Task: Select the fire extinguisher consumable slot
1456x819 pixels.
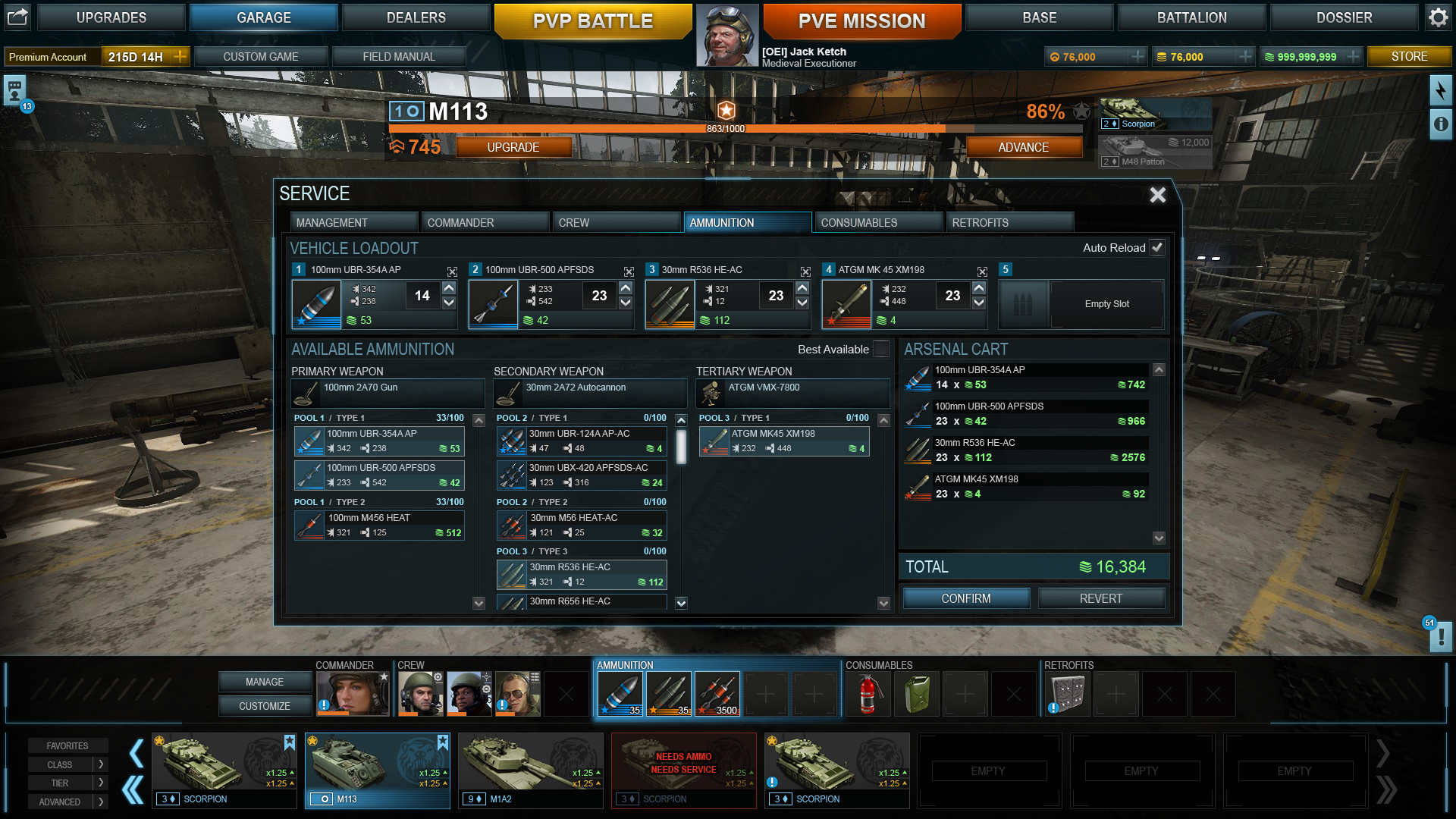Action: (868, 694)
